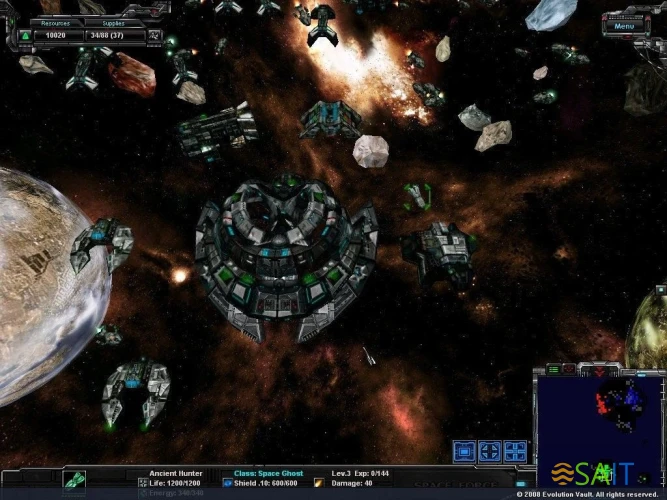Click the green triangle button beside Resources
This screenshot has height=500, width=667.
24,36
